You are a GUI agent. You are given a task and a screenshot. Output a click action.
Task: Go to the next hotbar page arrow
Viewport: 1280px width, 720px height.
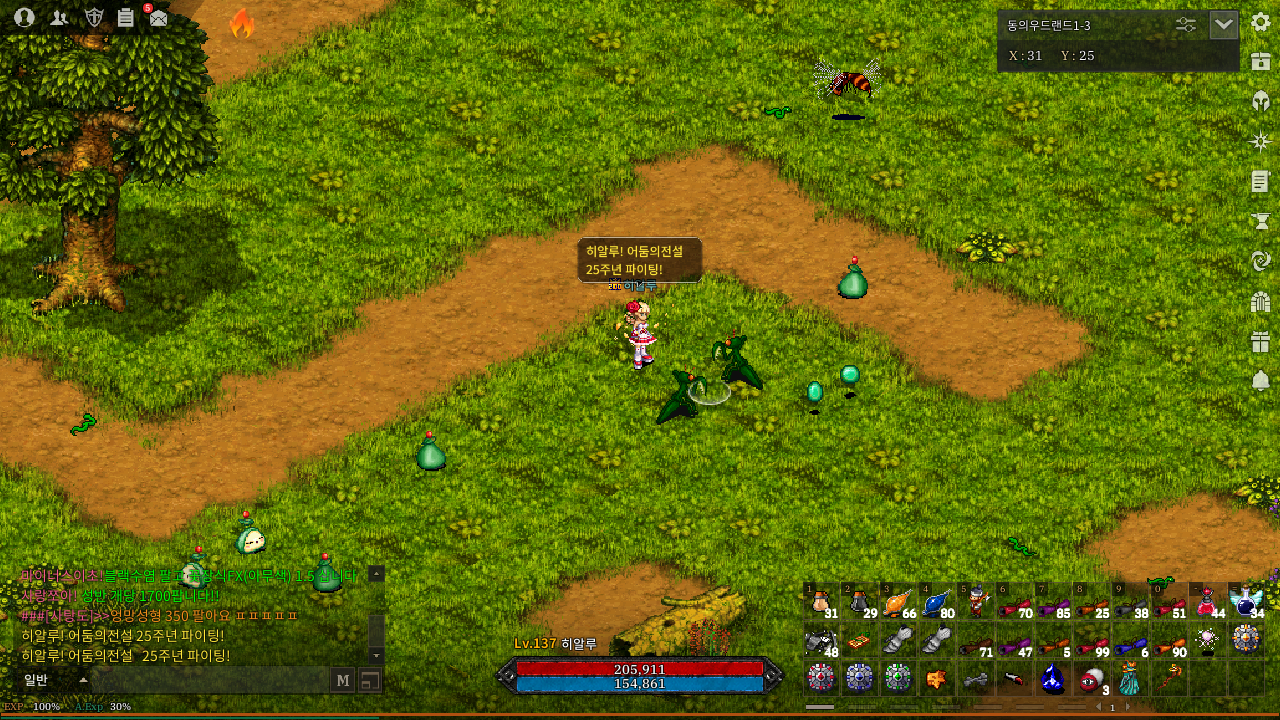pyautogui.click(x=1128, y=707)
